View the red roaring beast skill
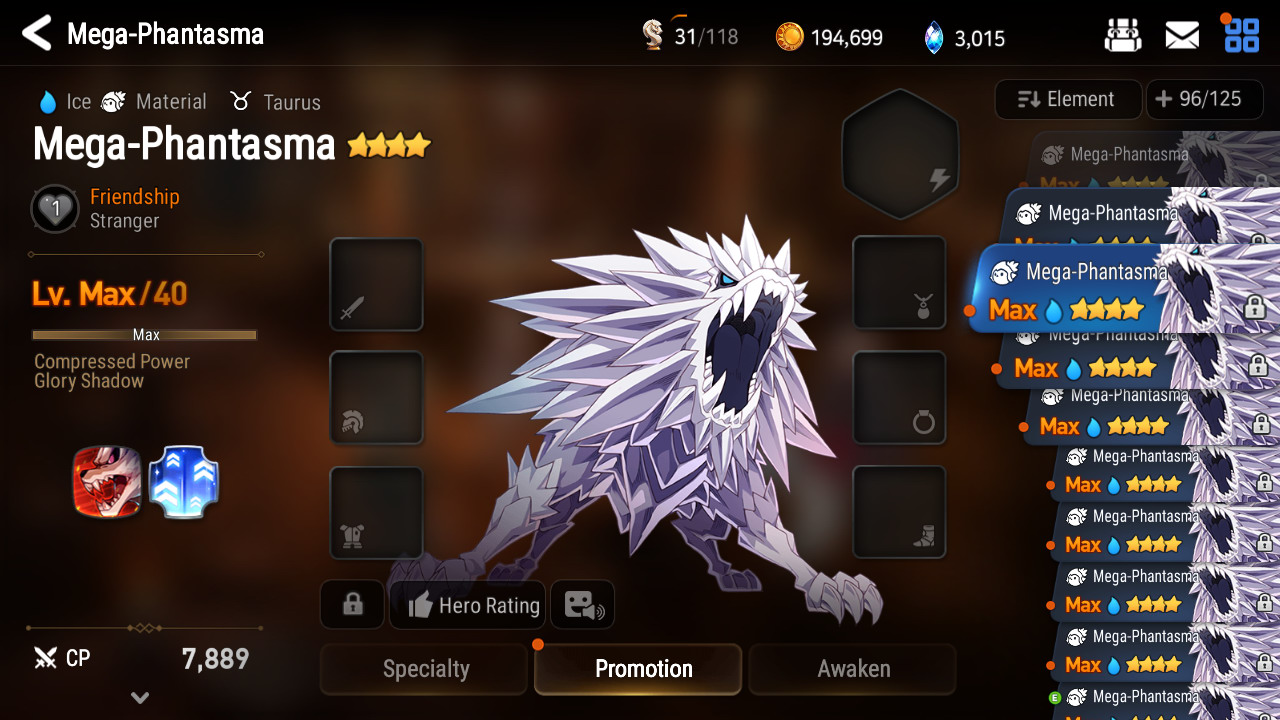Screen dimensions: 1280x720 (x=107, y=482)
